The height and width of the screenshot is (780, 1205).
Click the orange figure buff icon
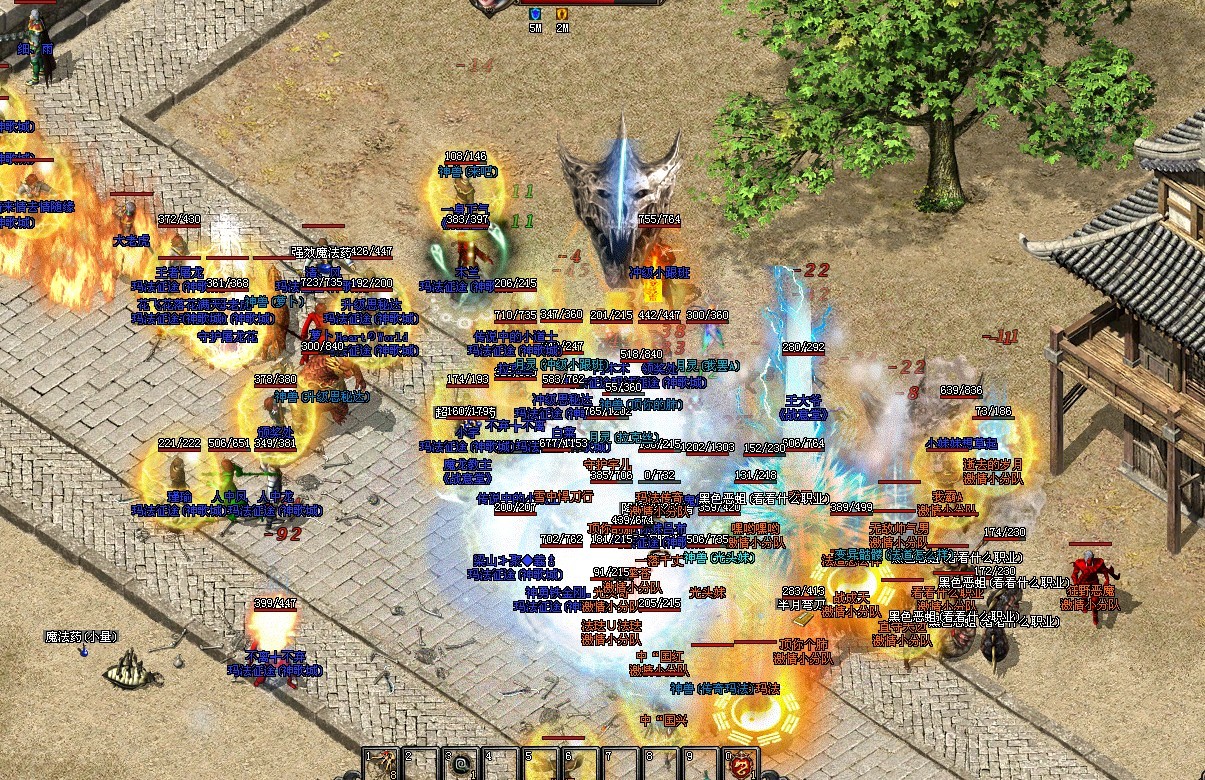coord(562,14)
